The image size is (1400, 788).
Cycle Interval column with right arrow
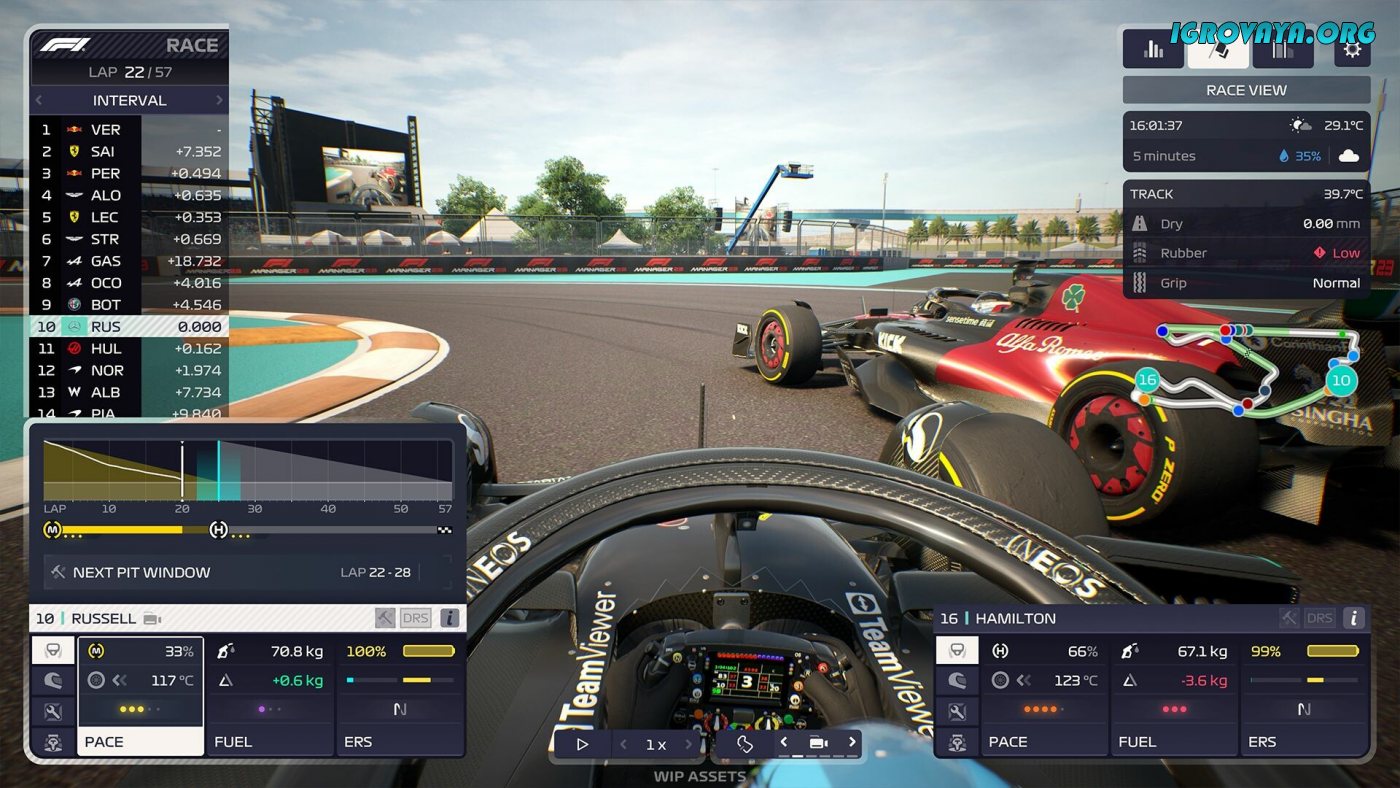point(219,100)
